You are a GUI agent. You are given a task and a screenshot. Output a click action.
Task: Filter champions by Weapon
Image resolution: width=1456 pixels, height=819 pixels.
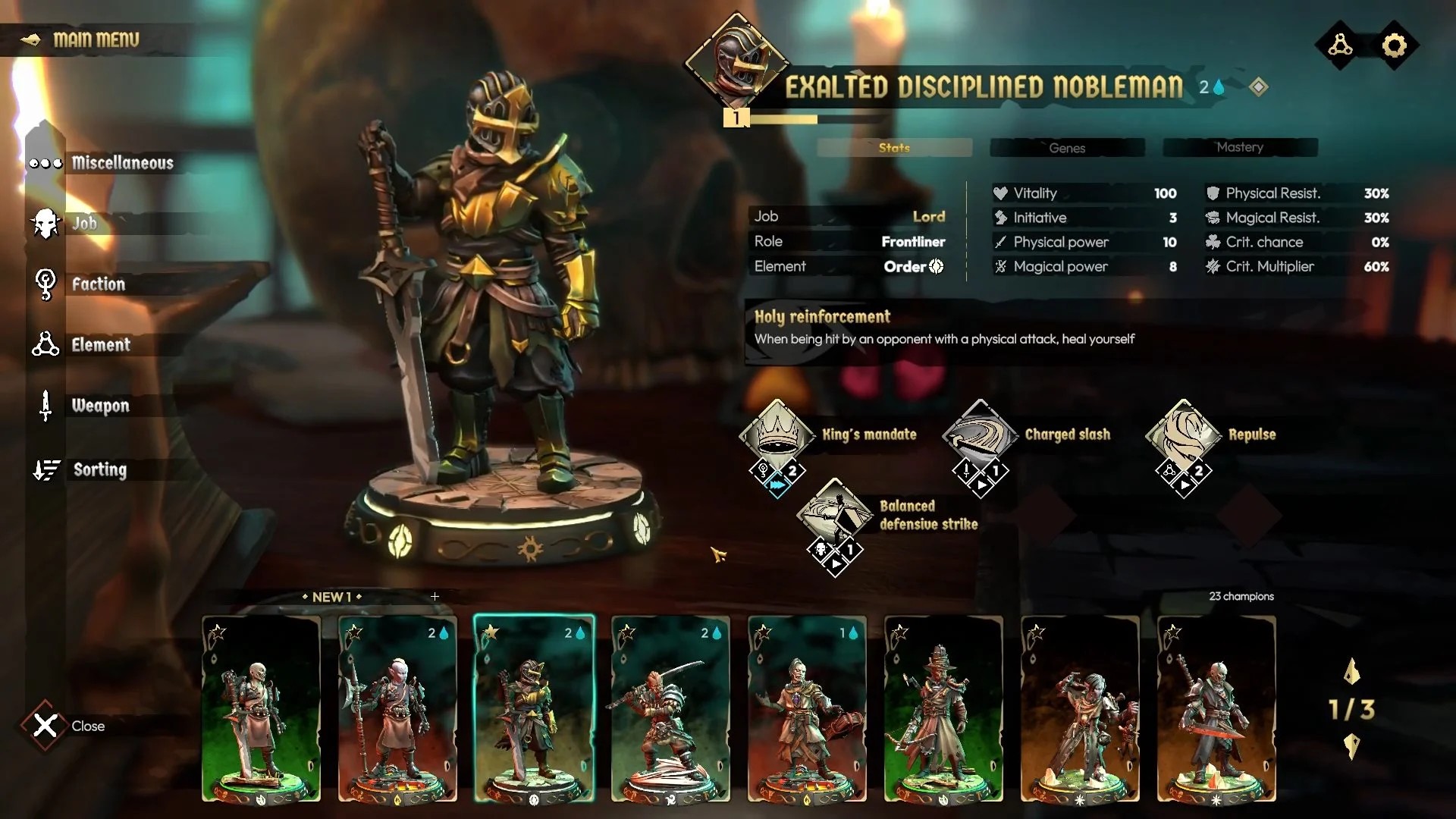tap(99, 406)
